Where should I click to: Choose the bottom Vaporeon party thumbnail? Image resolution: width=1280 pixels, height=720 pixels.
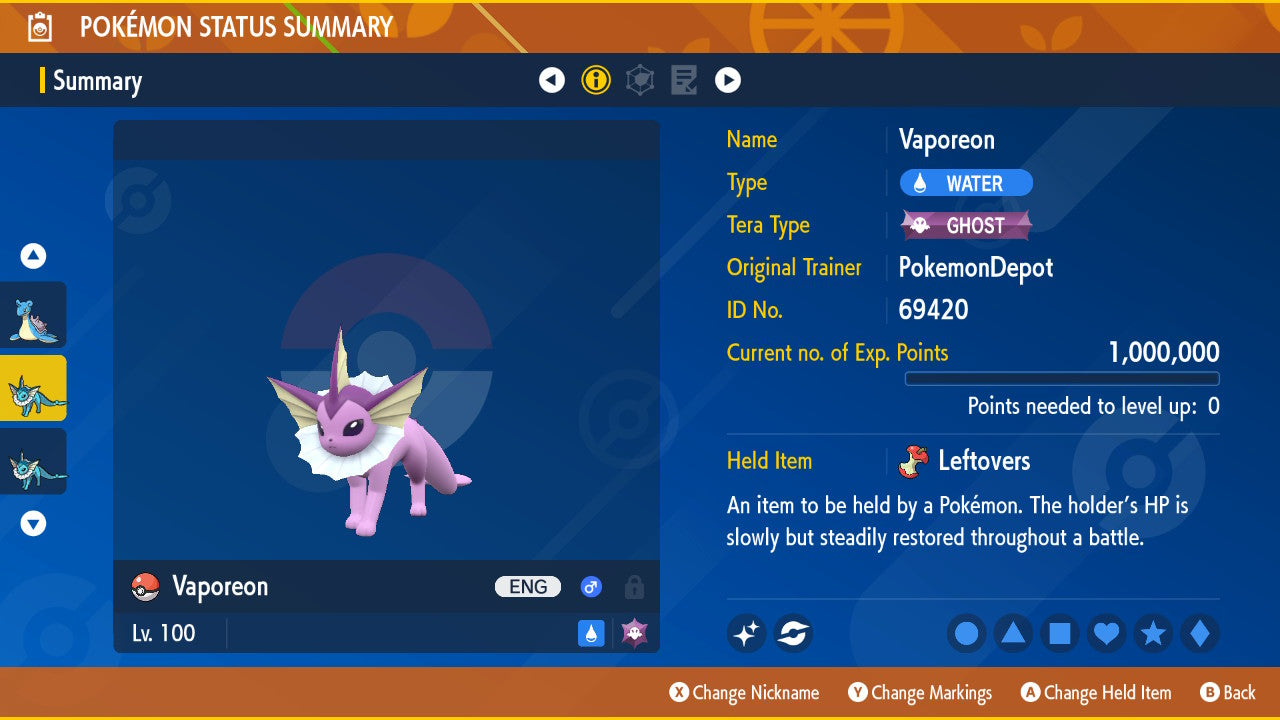(x=34, y=461)
